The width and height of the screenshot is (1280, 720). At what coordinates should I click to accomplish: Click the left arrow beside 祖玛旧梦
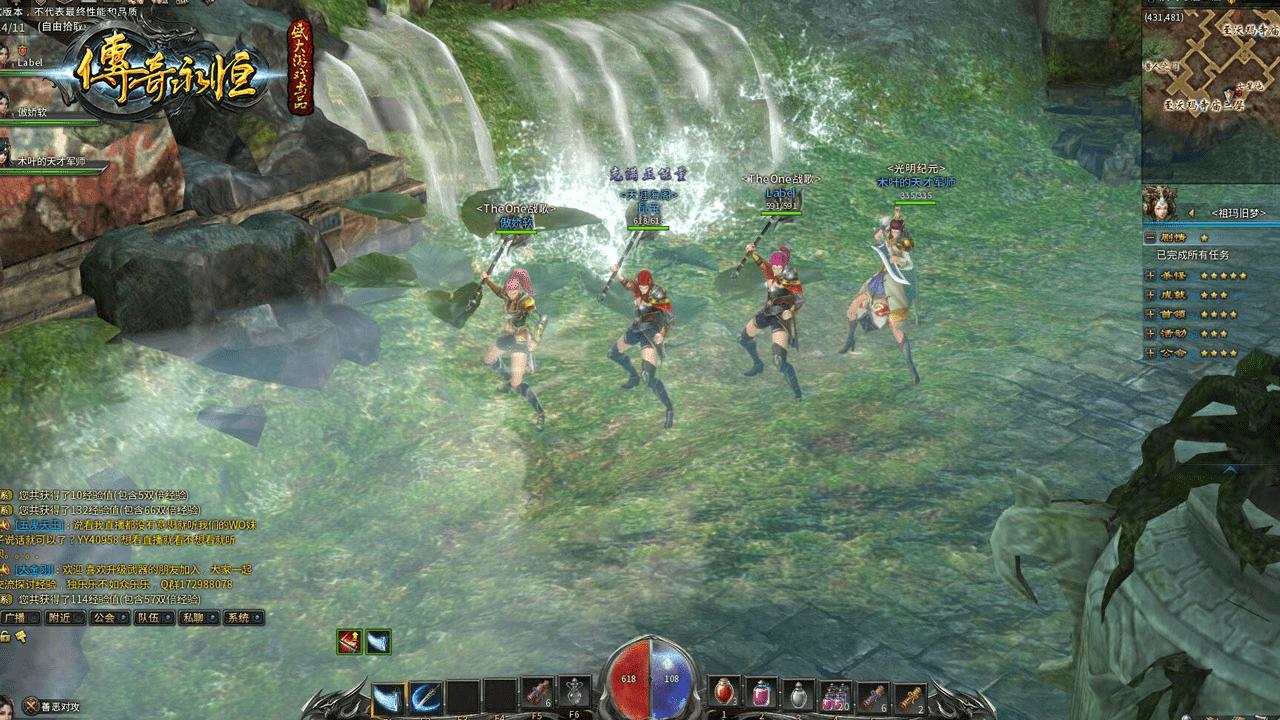click(1191, 213)
